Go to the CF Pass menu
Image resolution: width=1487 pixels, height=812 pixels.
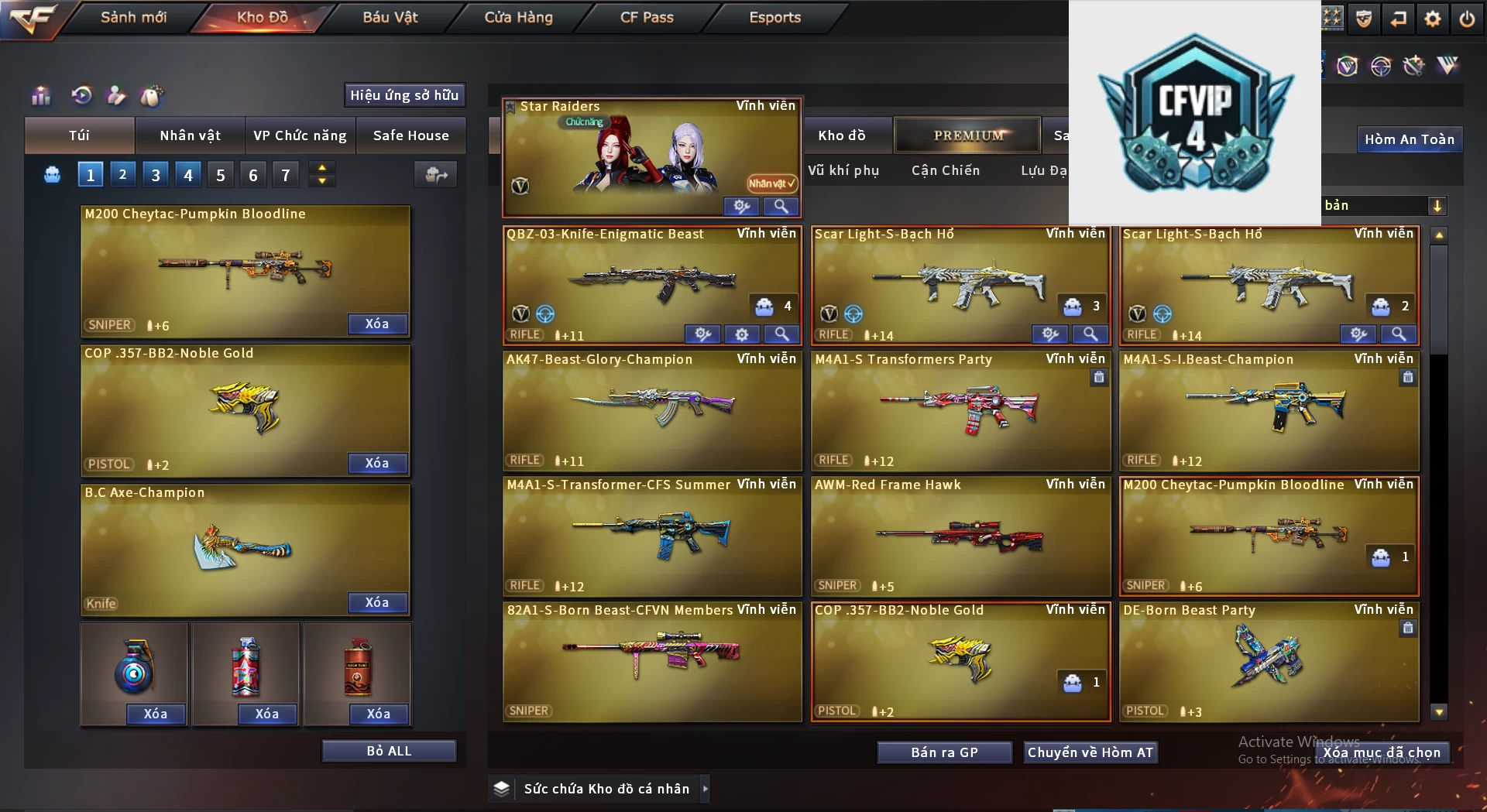[x=647, y=17]
